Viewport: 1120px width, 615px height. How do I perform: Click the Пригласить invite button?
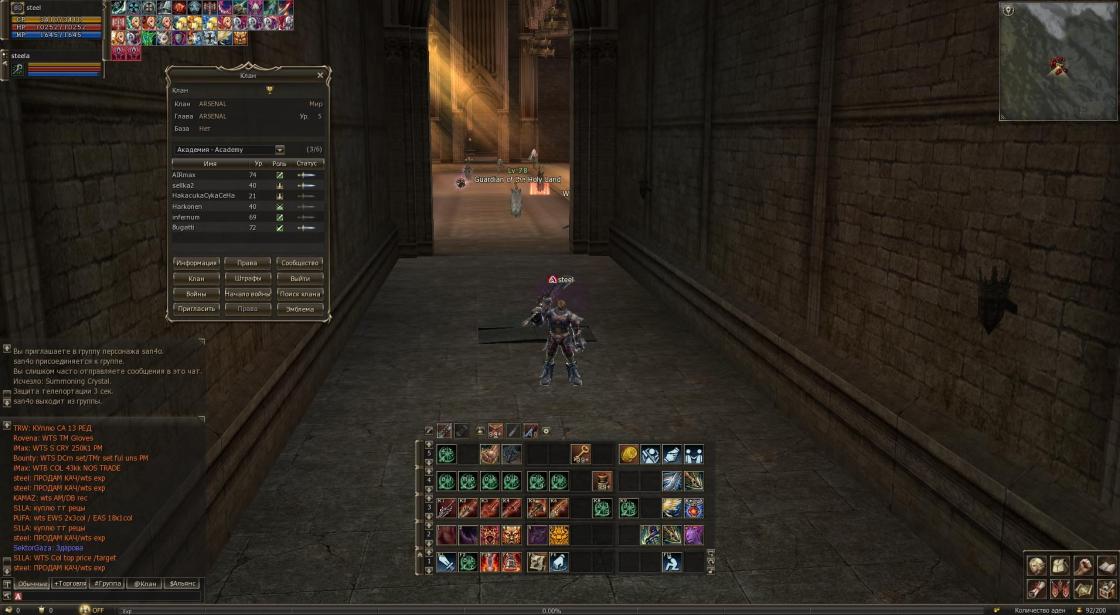coord(197,309)
